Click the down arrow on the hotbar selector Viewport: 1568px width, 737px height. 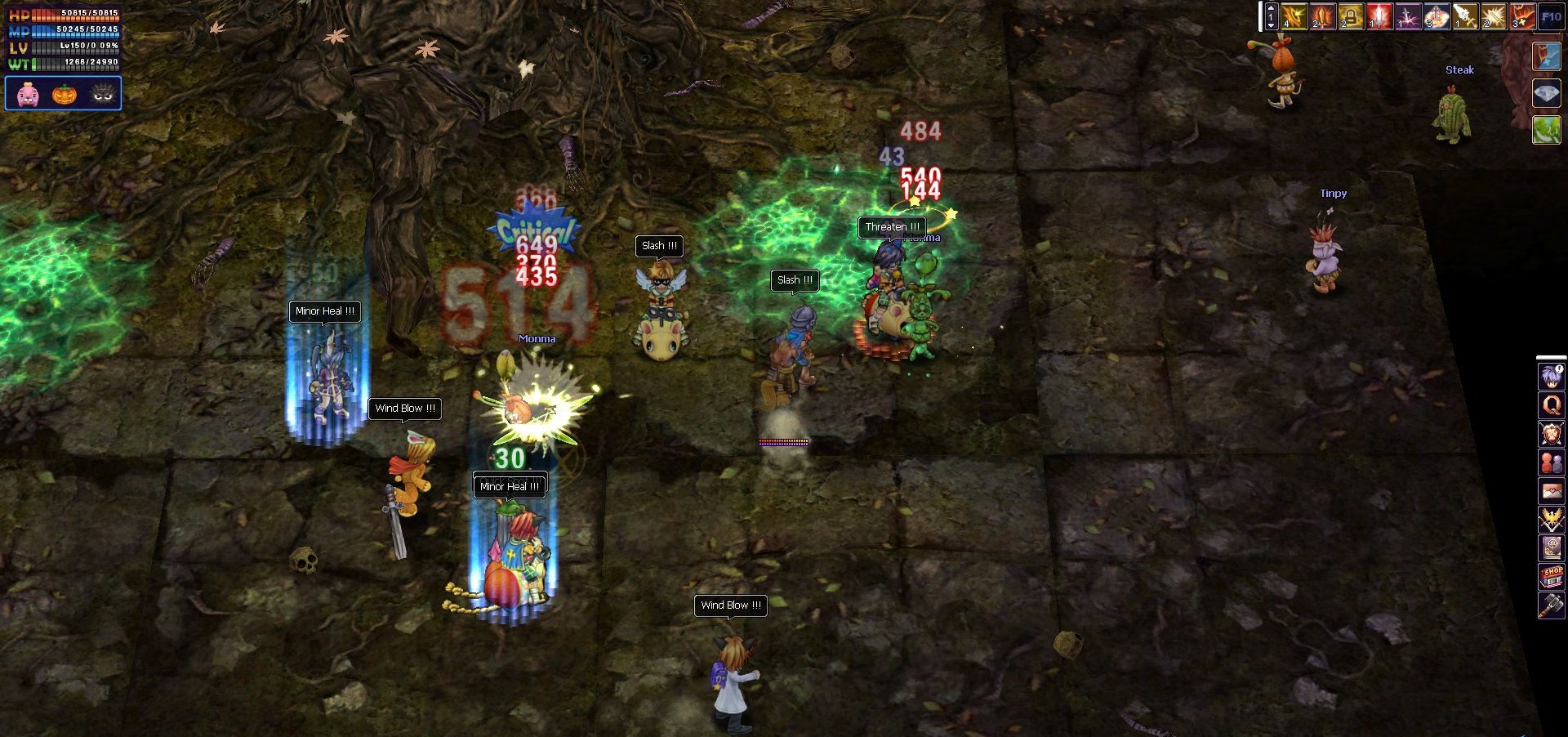point(1272,25)
